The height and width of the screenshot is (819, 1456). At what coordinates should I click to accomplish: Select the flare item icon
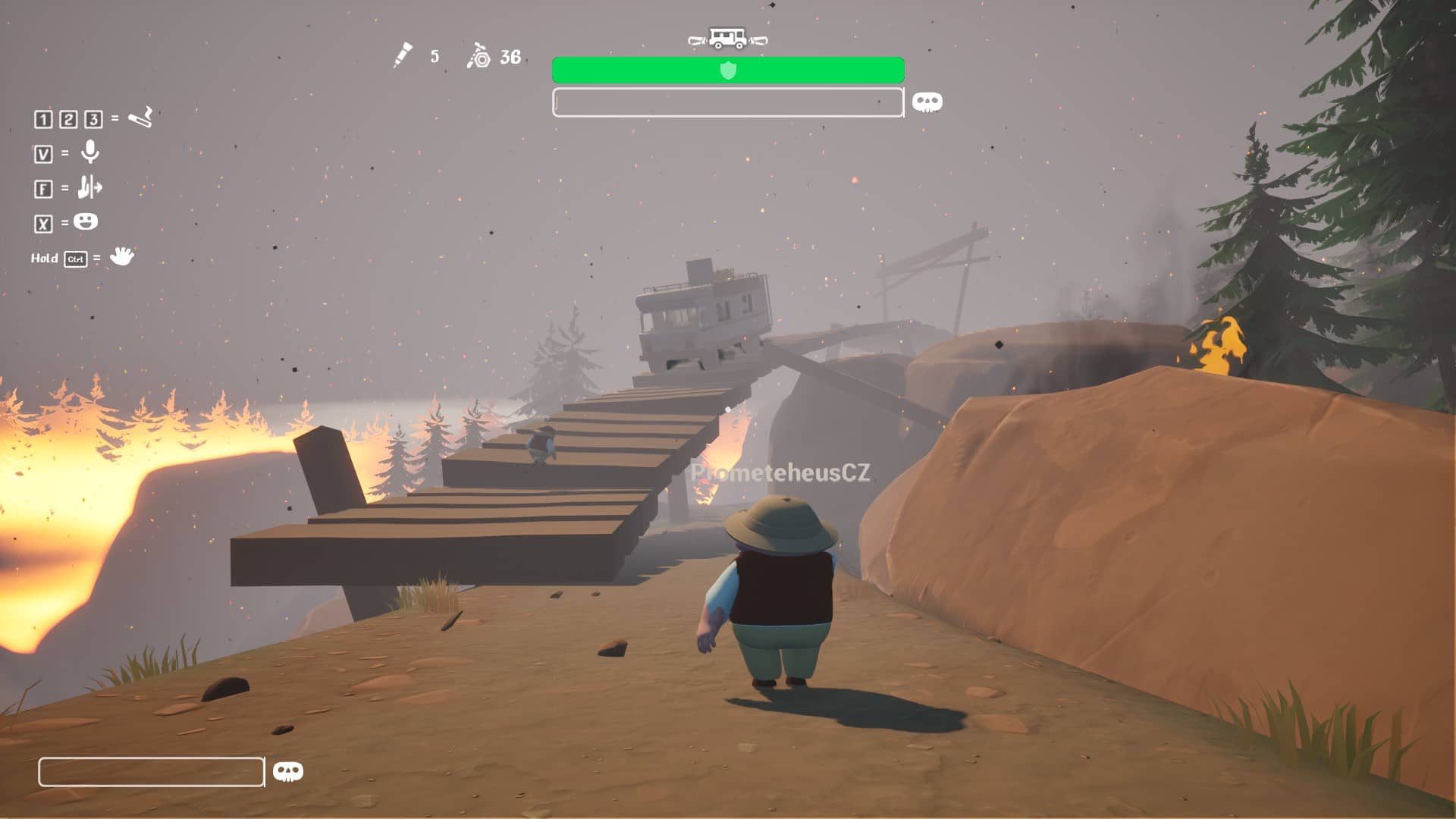[403, 55]
